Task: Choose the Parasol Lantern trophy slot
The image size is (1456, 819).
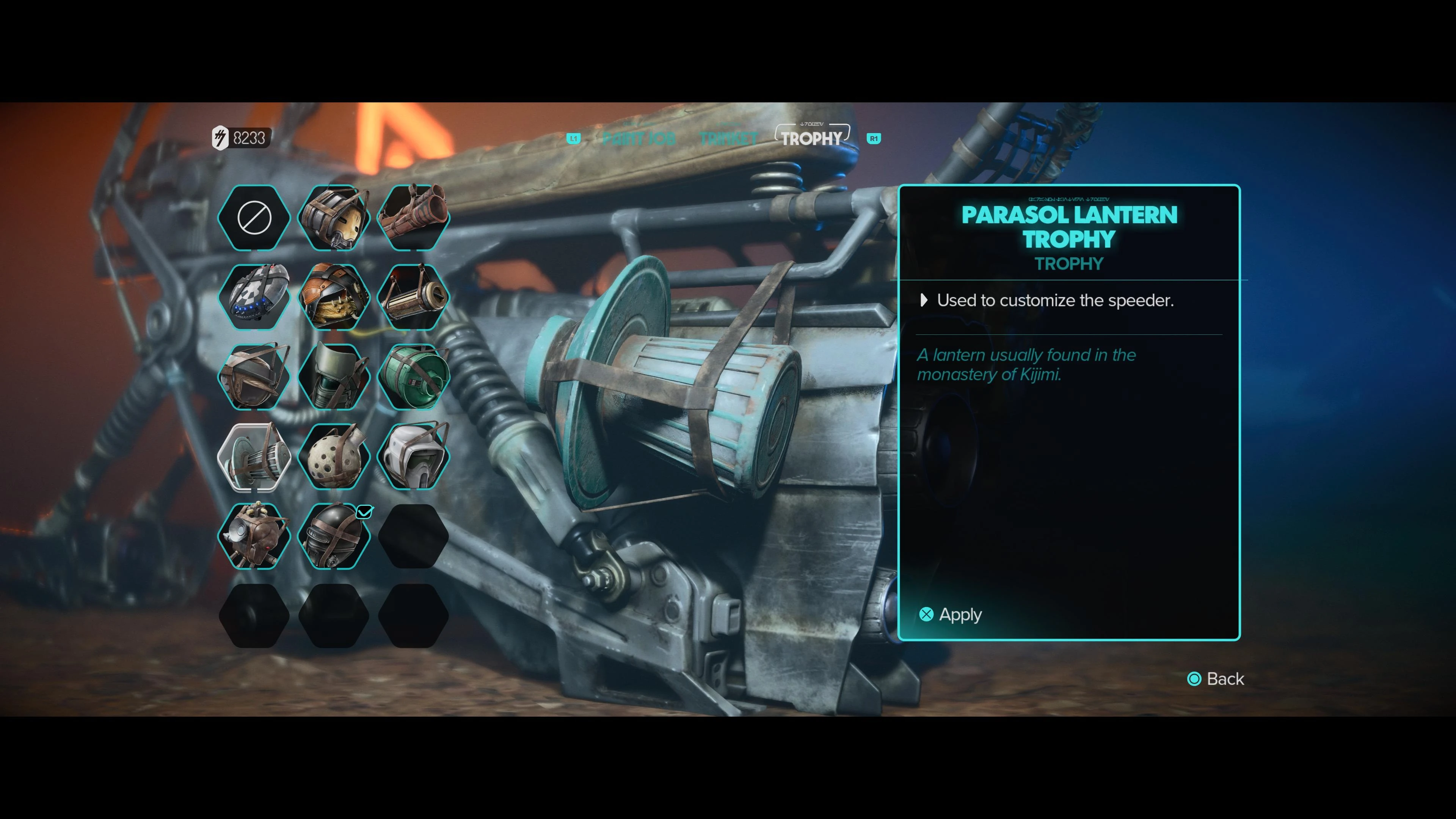Action: point(254,457)
